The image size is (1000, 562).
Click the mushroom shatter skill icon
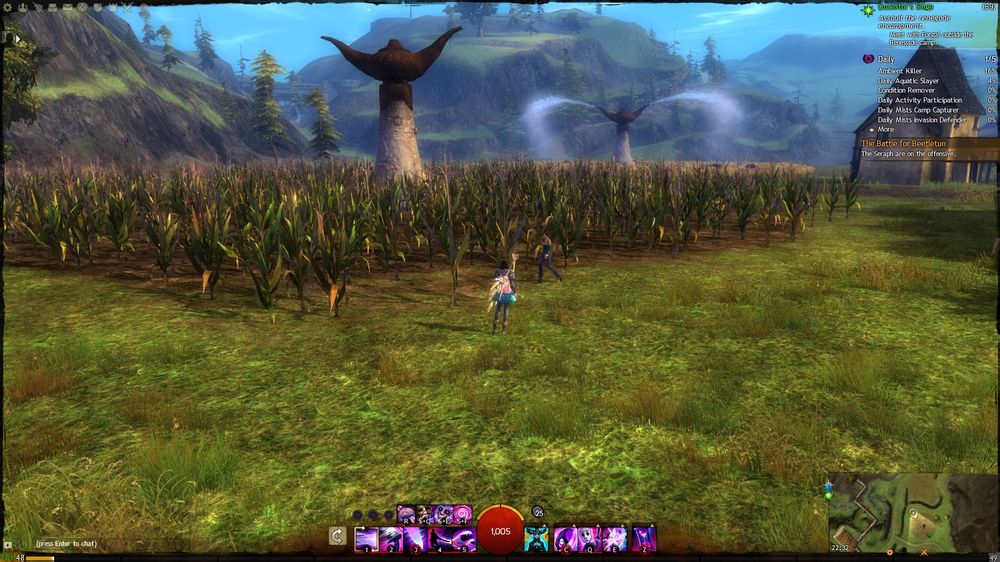pyautogui.click(x=407, y=514)
